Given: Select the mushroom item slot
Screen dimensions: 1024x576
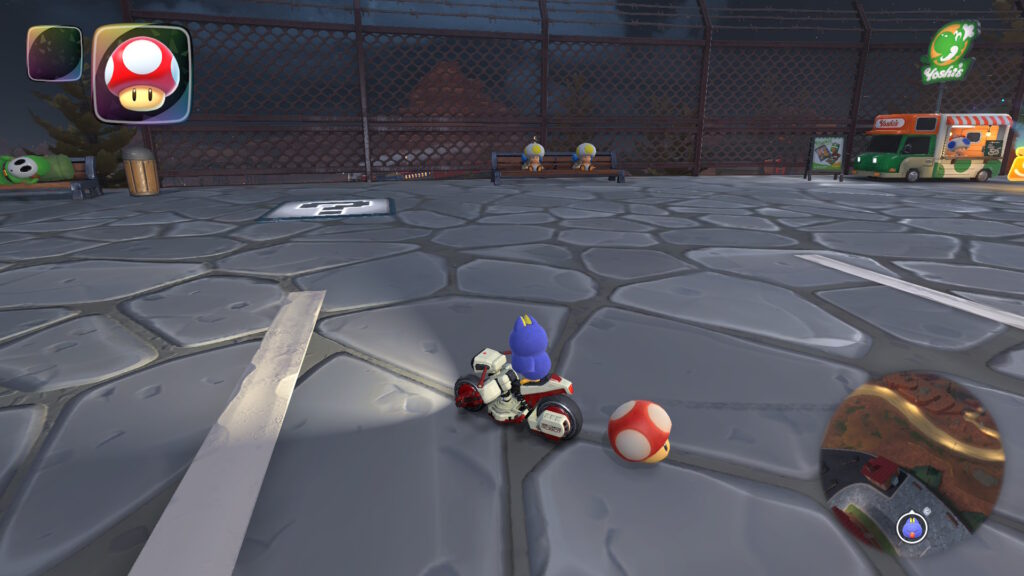Looking at the screenshot, I should click(x=142, y=74).
